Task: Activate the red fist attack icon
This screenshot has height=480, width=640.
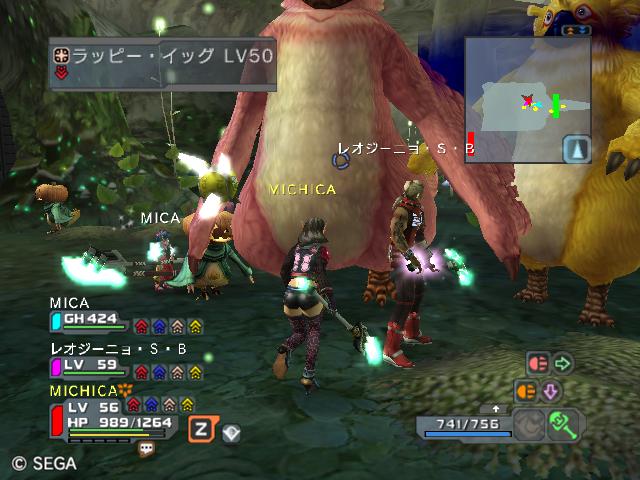Action: (x=537, y=364)
